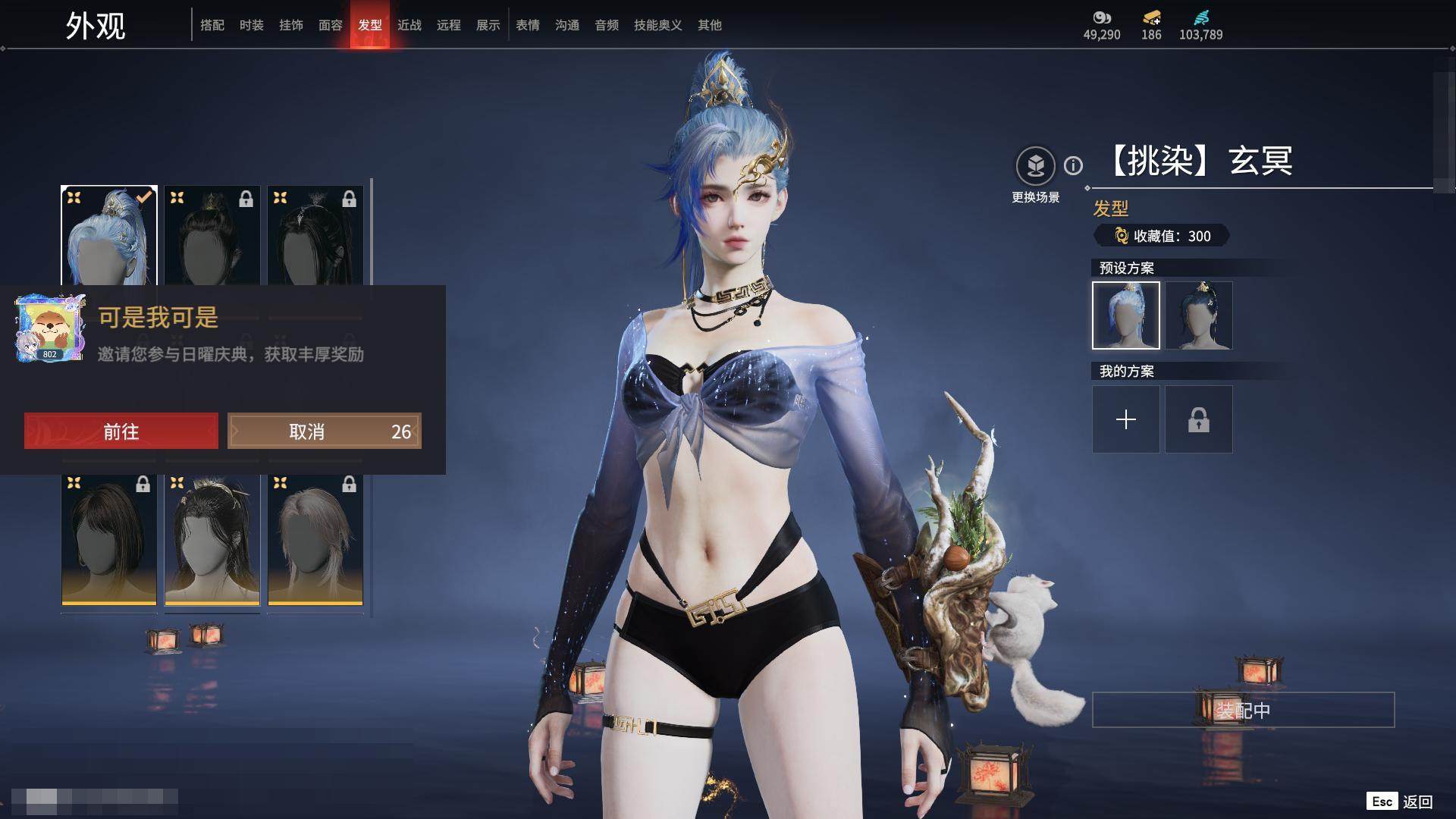Image resolution: width=1456 pixels, height=819 pixels.
Task: Go to the 远程 tab
Action: [449, 25]
